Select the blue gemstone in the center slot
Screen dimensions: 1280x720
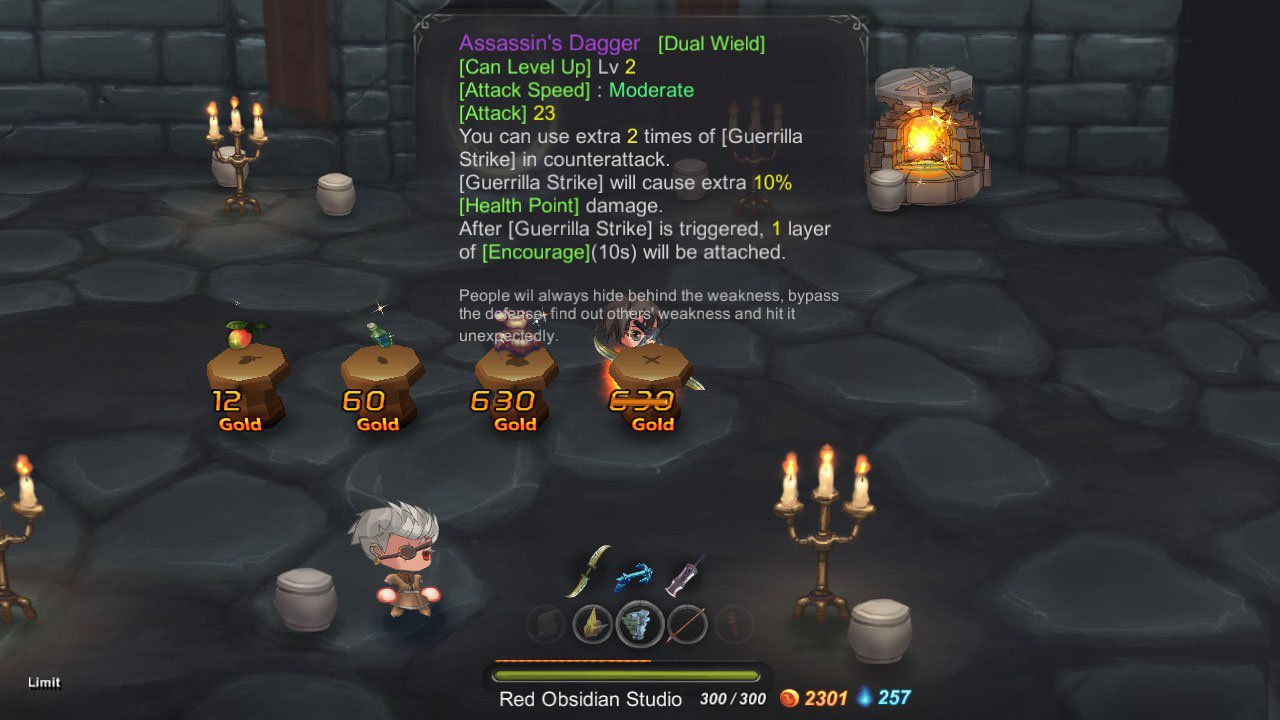pyautogui.click(x=640, y=625)
